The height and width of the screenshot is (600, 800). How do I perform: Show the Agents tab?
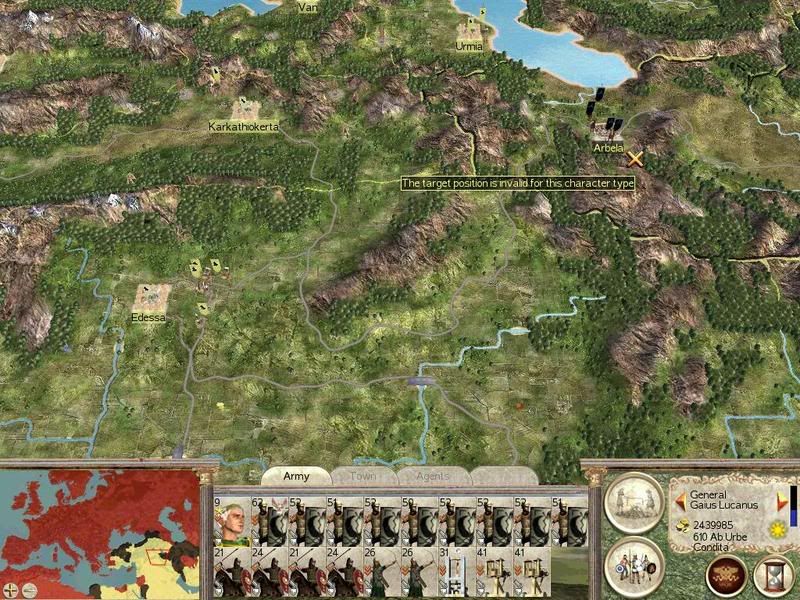click(x=431, y=477)
